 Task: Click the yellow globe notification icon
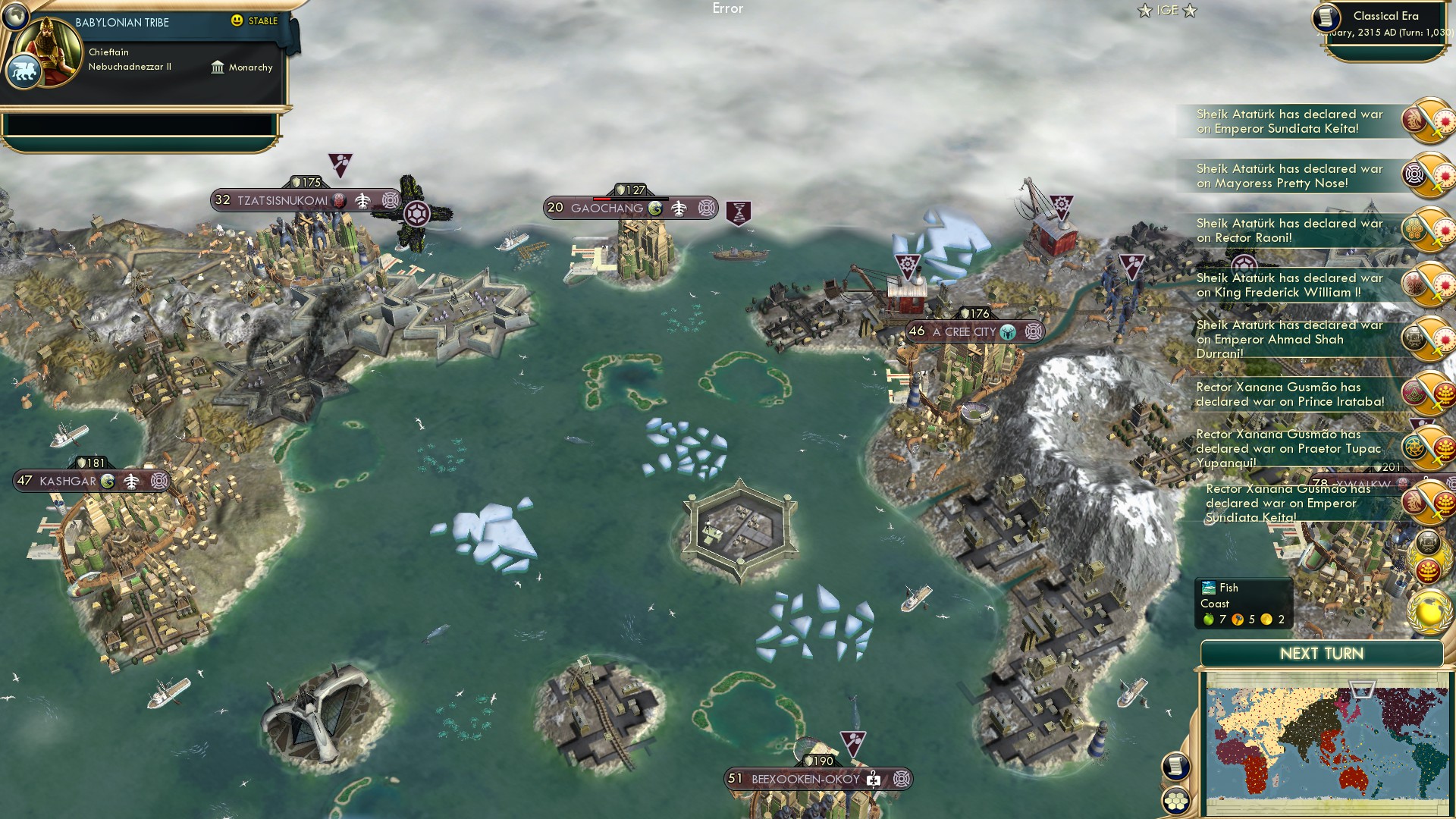(x=1429, y=611)
